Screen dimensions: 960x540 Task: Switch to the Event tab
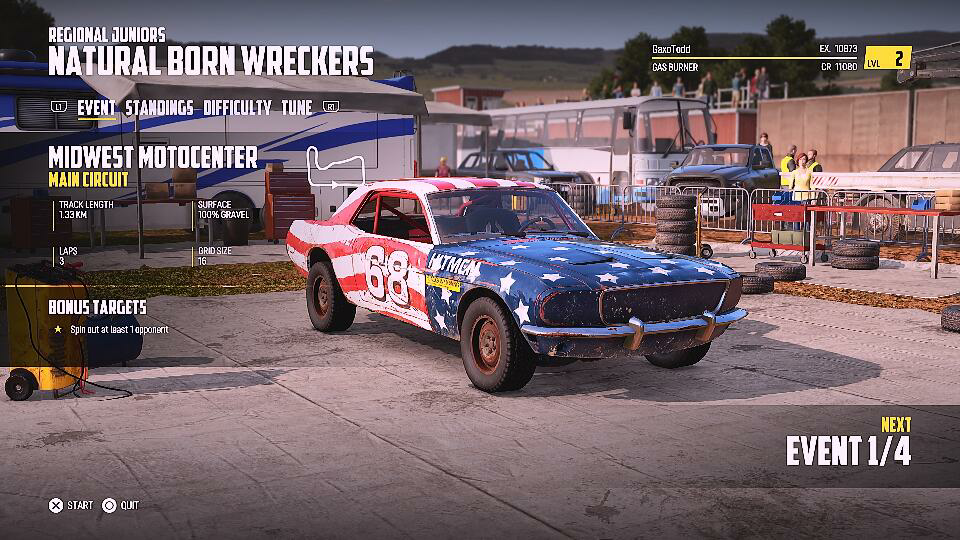pos(97,108)
